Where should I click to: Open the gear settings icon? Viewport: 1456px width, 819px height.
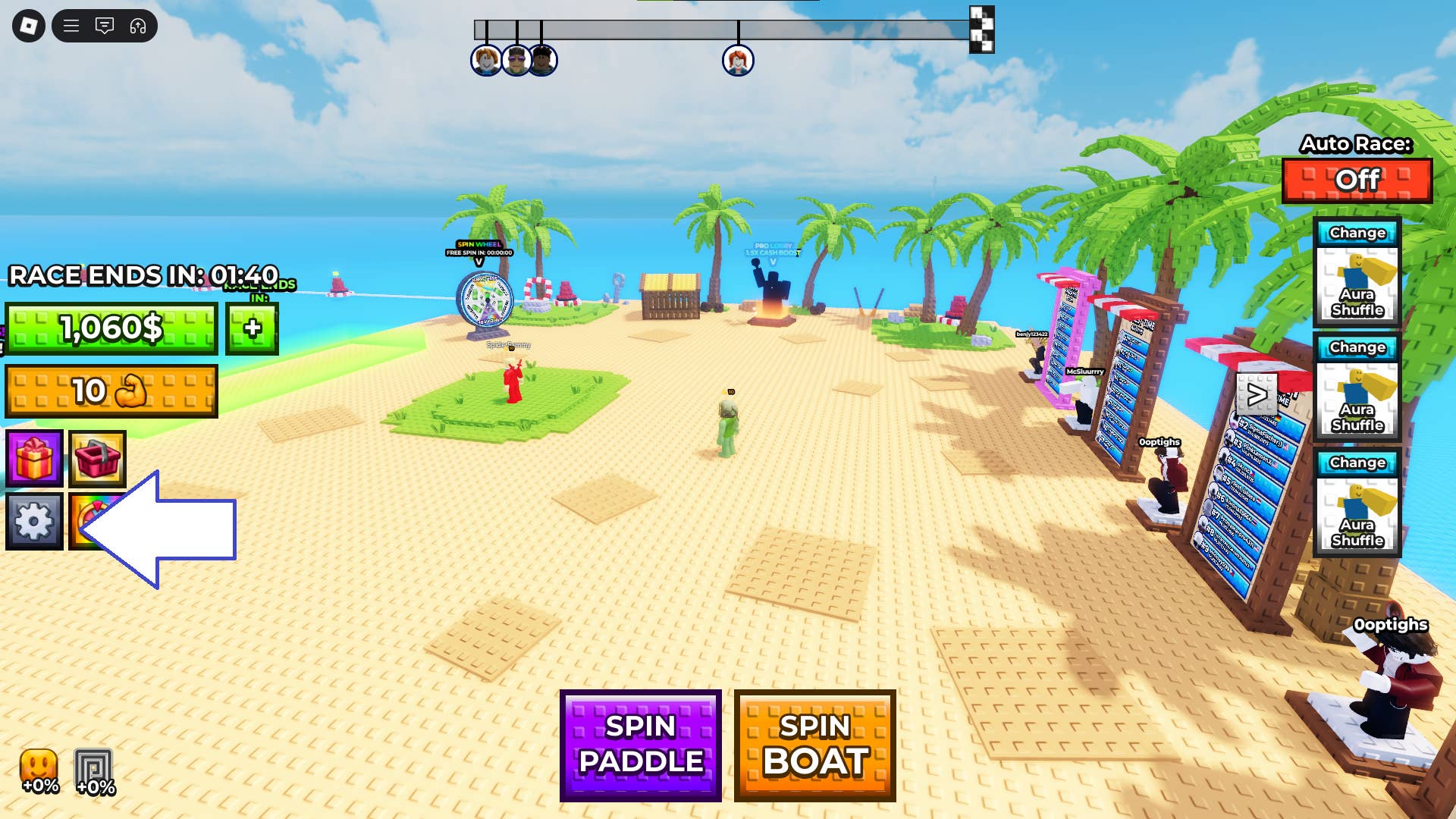35,522
